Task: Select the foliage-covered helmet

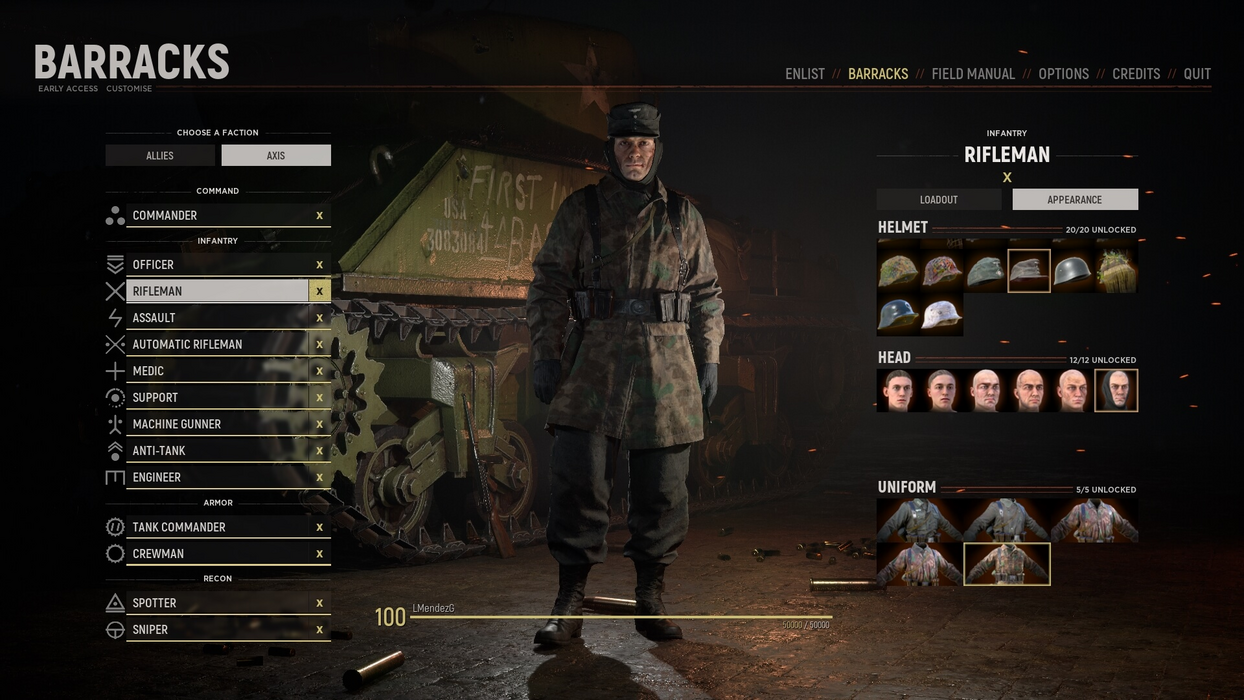Action: pyautogui.click(x=1116, y=271)
